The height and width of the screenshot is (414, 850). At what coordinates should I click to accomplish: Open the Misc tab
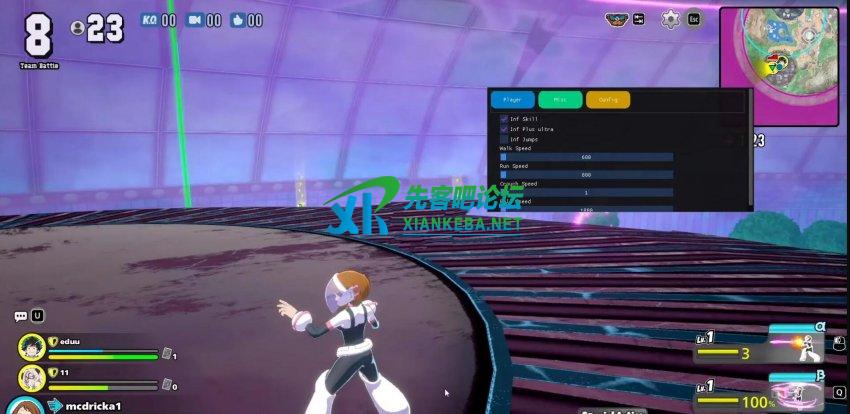coord(560,100)
